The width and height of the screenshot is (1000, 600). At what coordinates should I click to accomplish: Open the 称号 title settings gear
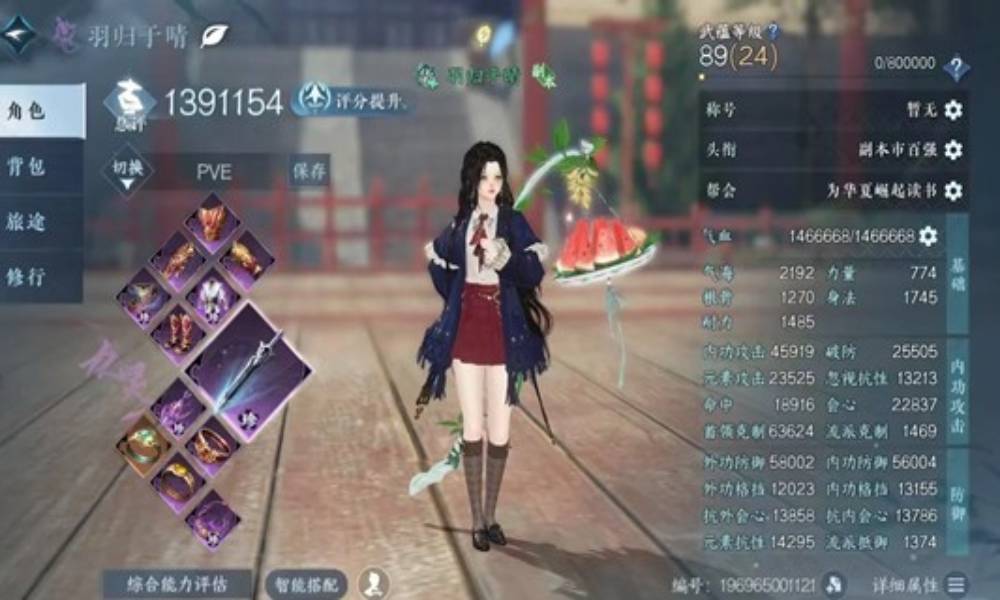click(x=953, y=111)
